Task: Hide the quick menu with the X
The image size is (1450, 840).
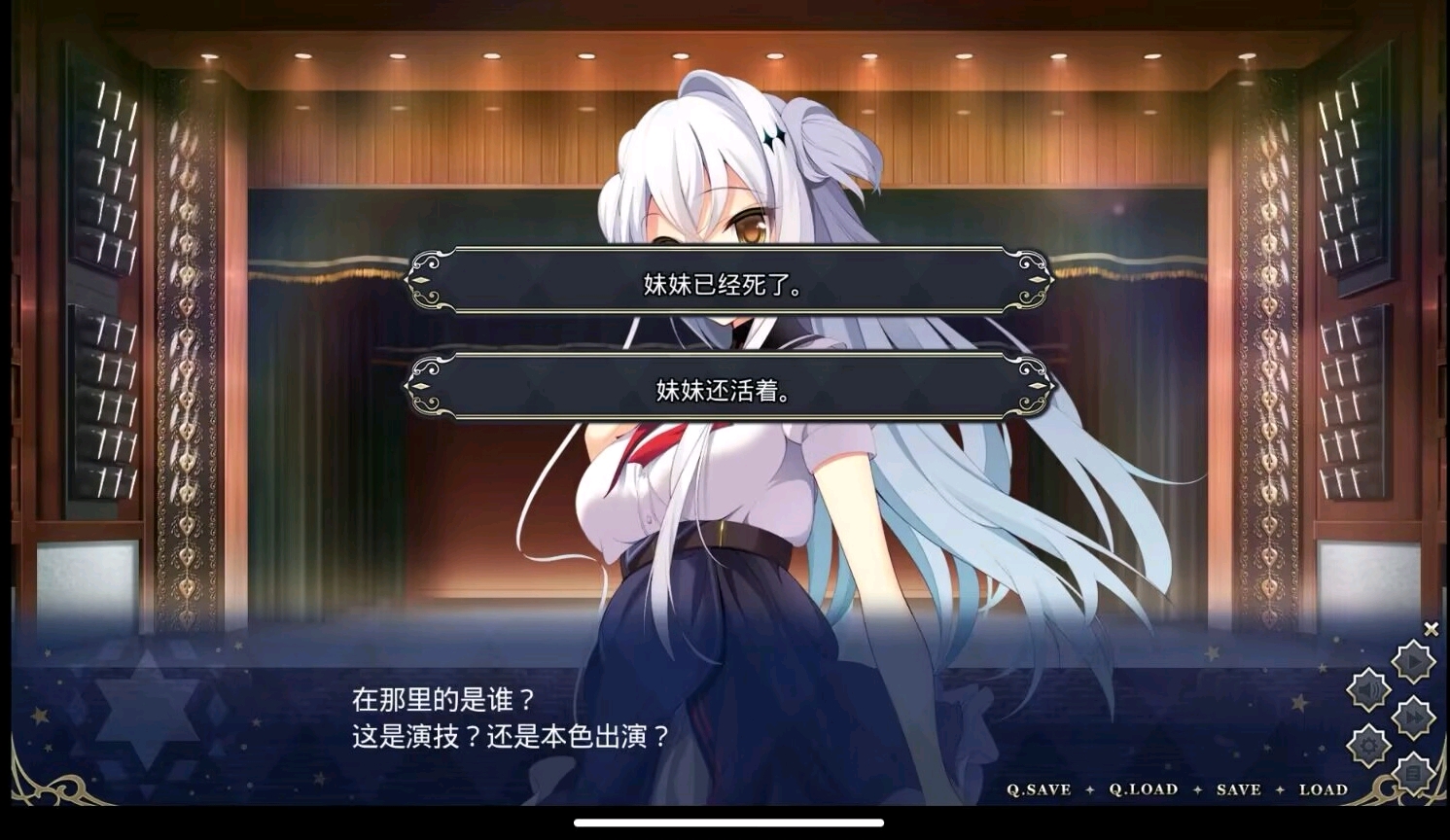Action: (x=1431, y=629)
